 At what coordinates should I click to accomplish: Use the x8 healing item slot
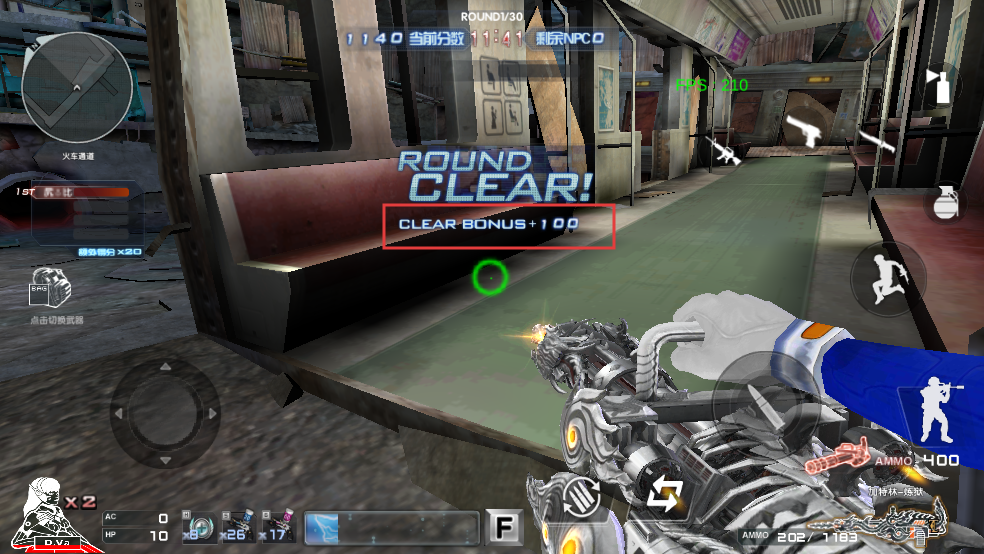pos(196,526)
